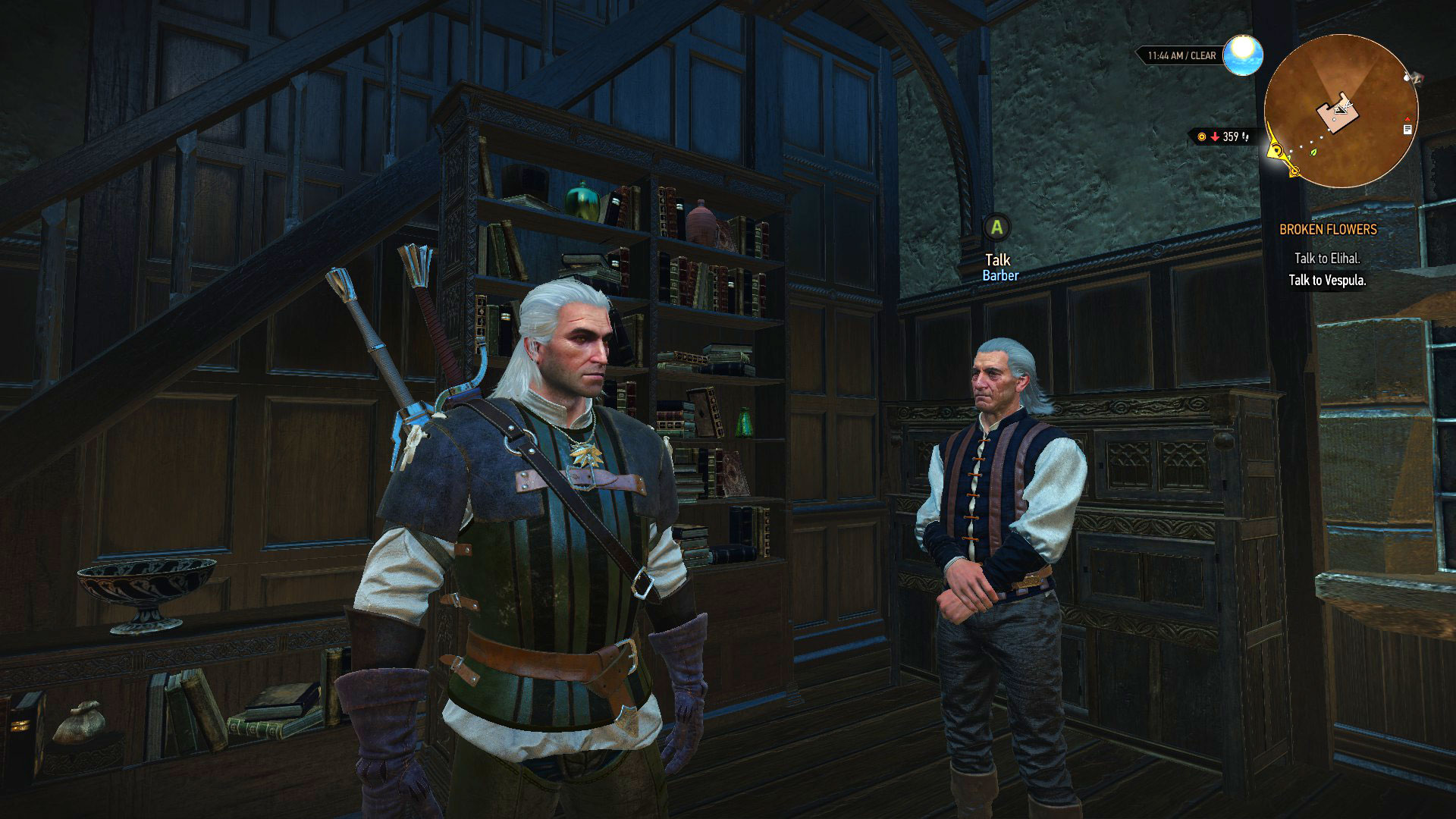The width and height of the screenshot is (1456, 819).
Task: Click the notice board marker on minimap
Action: coord(1407,130)
